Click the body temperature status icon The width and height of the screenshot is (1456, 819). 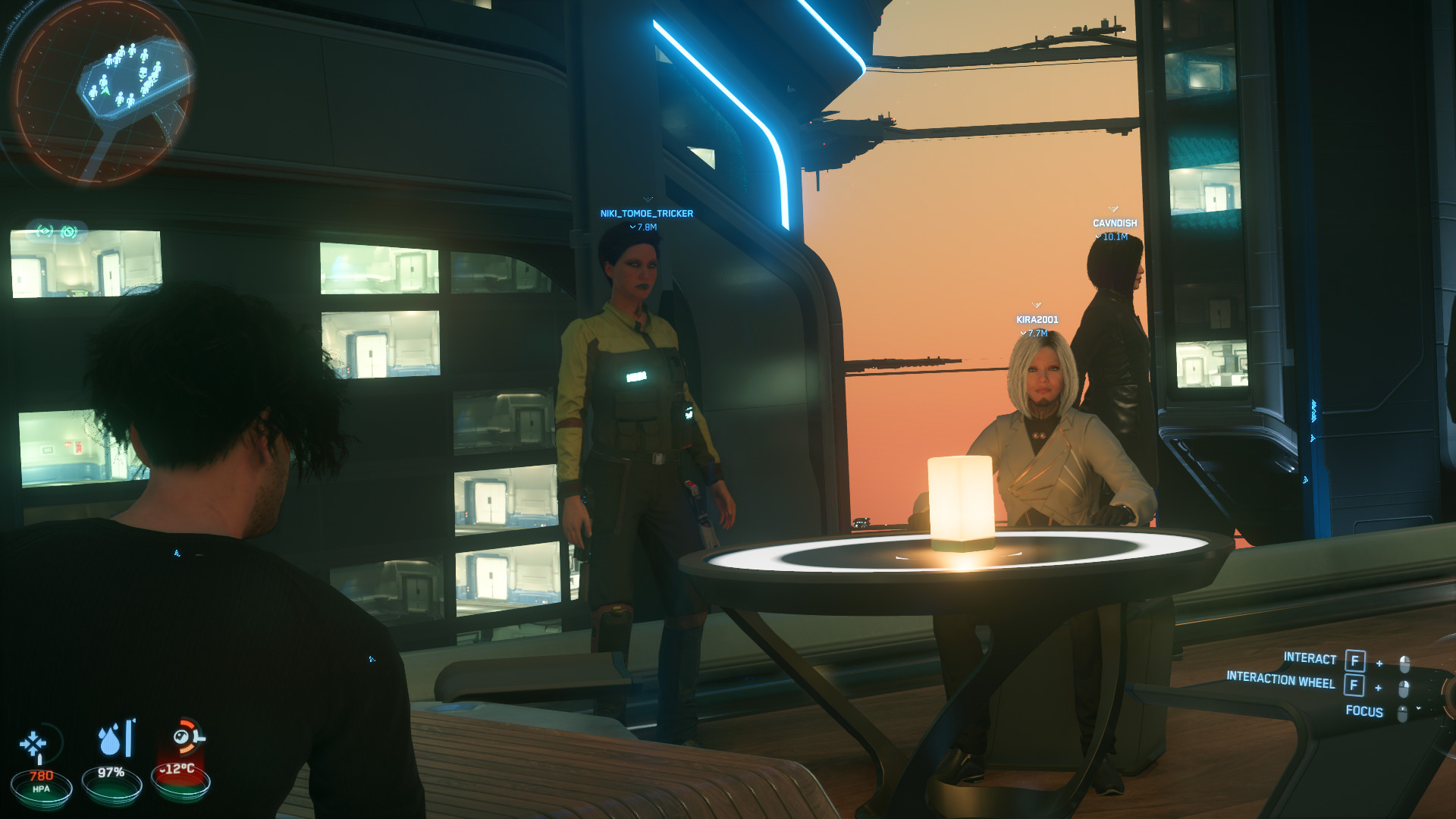(184, 737)
